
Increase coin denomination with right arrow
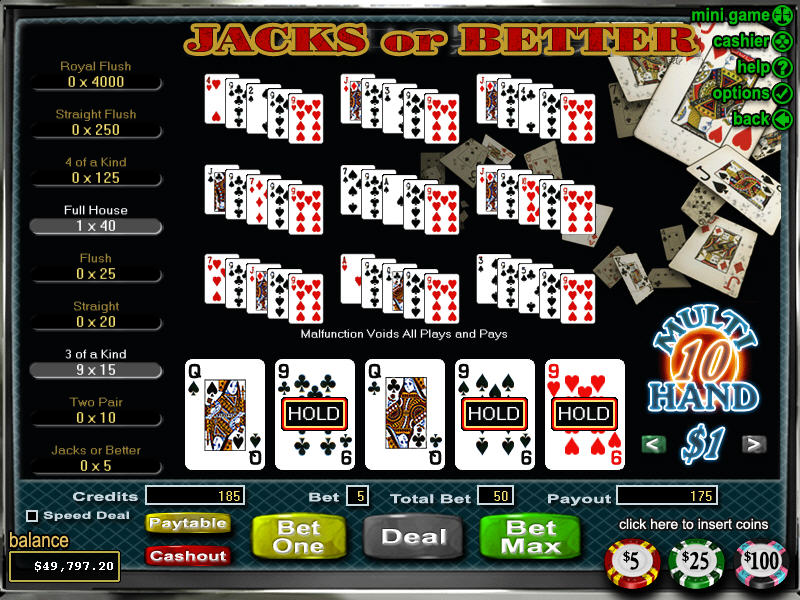[x=755, y=444]
